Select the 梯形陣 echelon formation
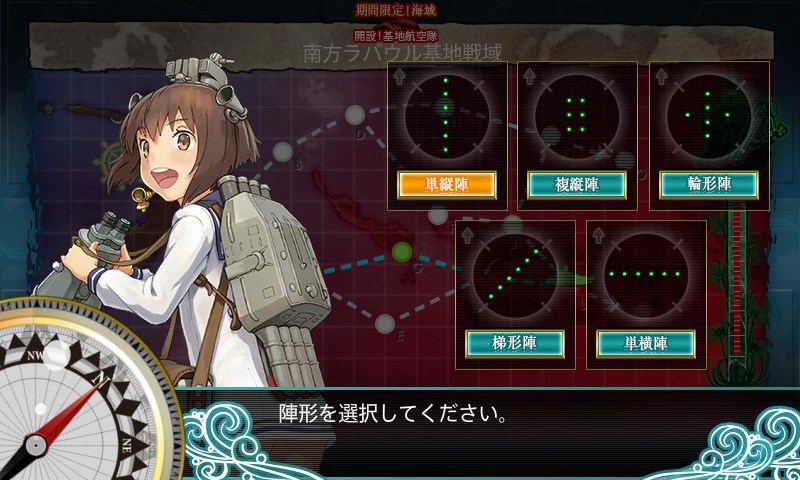 515,343
